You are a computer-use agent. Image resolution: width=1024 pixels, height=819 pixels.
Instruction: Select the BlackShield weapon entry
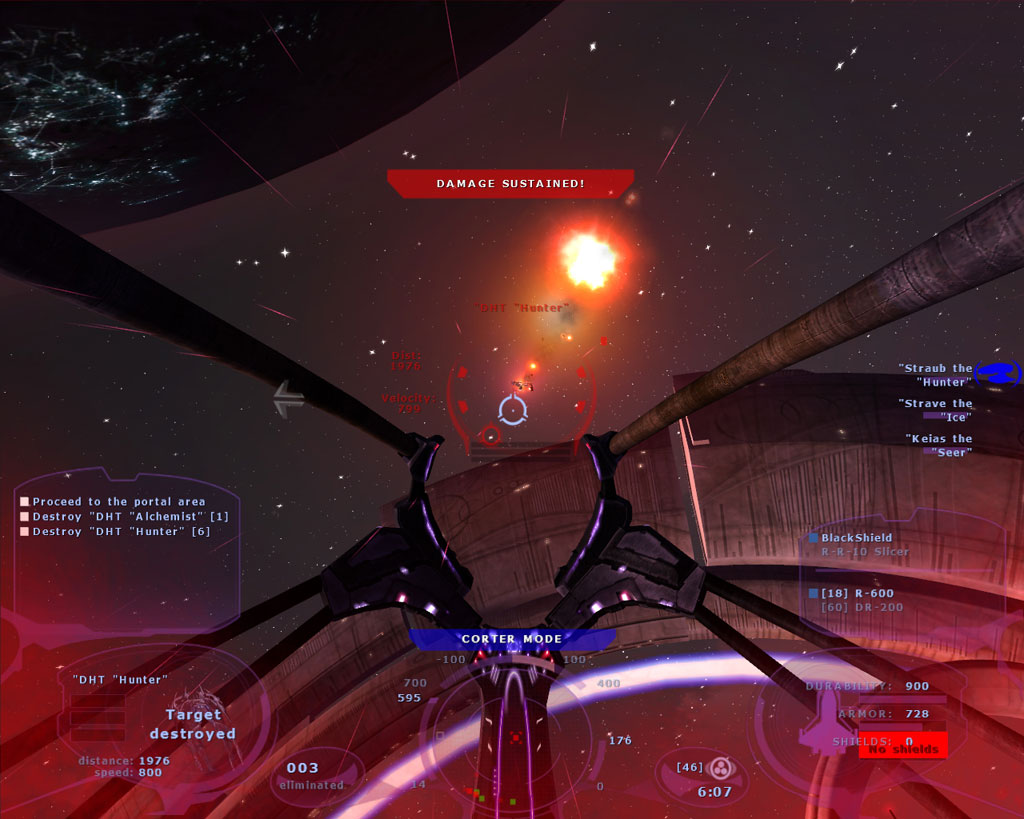click(x=857, y=538)
